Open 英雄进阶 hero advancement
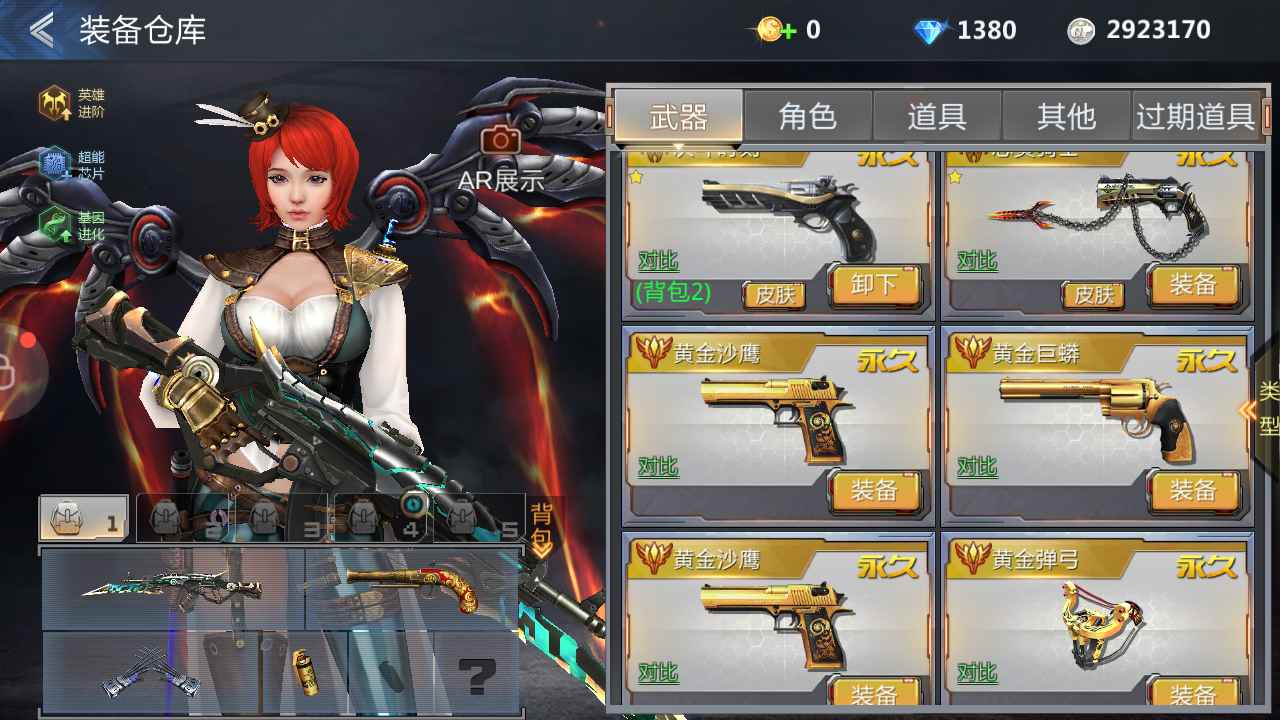The width and height of the screenshot is (1280, 720). pos(71,103)
